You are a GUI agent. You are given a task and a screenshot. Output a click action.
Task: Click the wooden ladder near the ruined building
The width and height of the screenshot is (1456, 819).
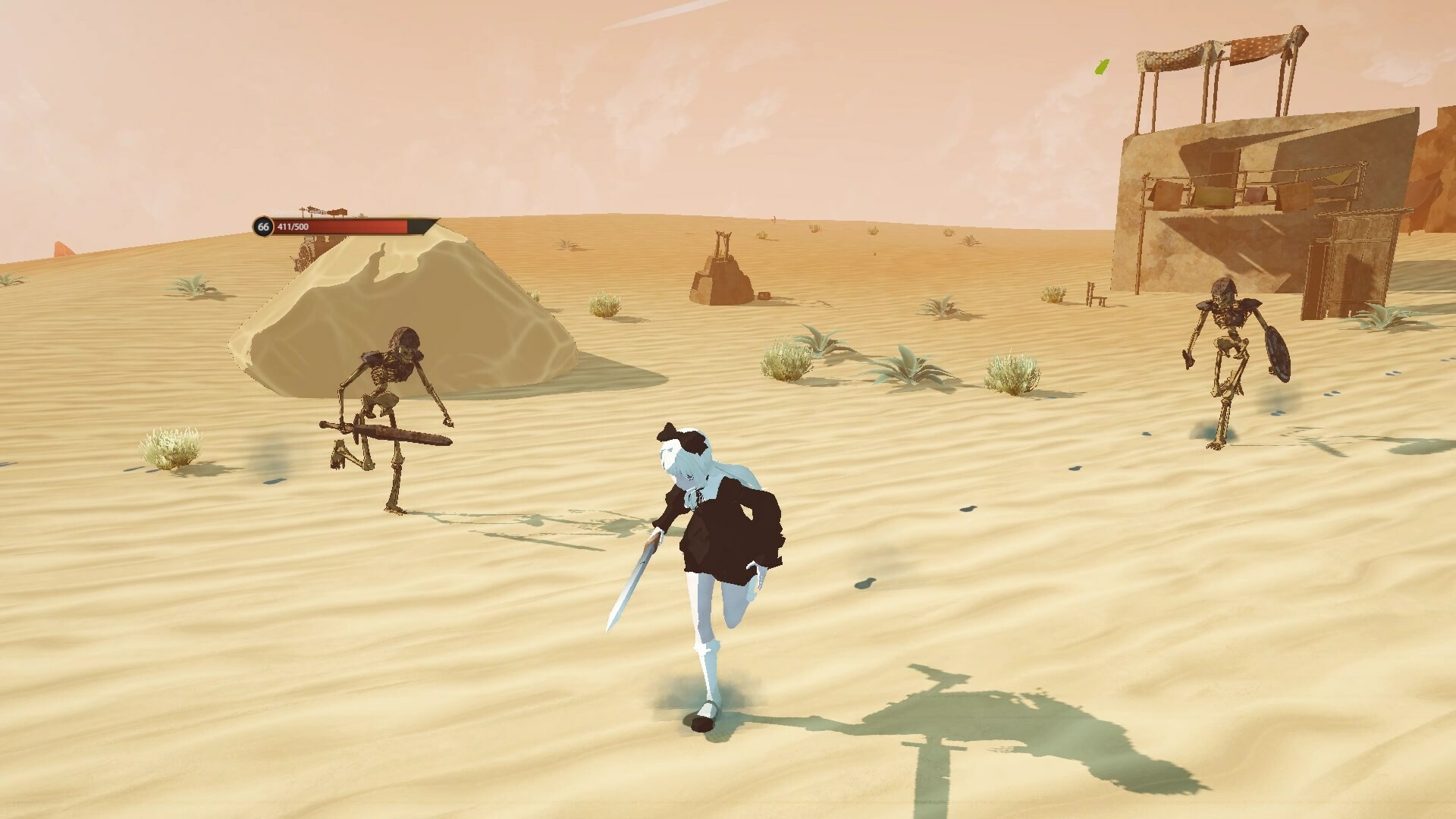[x=1096, y=294]
